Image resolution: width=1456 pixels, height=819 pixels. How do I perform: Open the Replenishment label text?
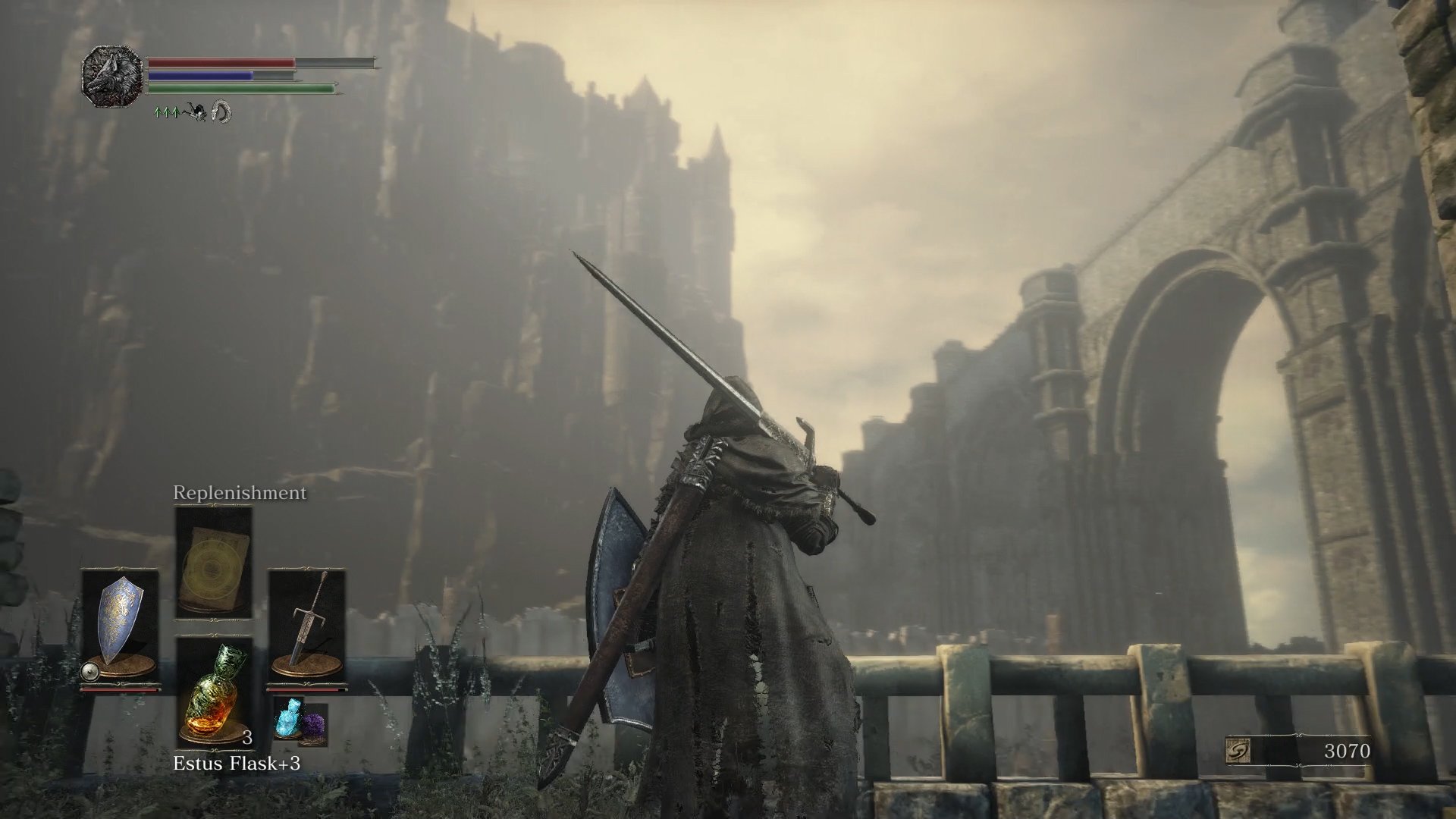coord(239,494)
